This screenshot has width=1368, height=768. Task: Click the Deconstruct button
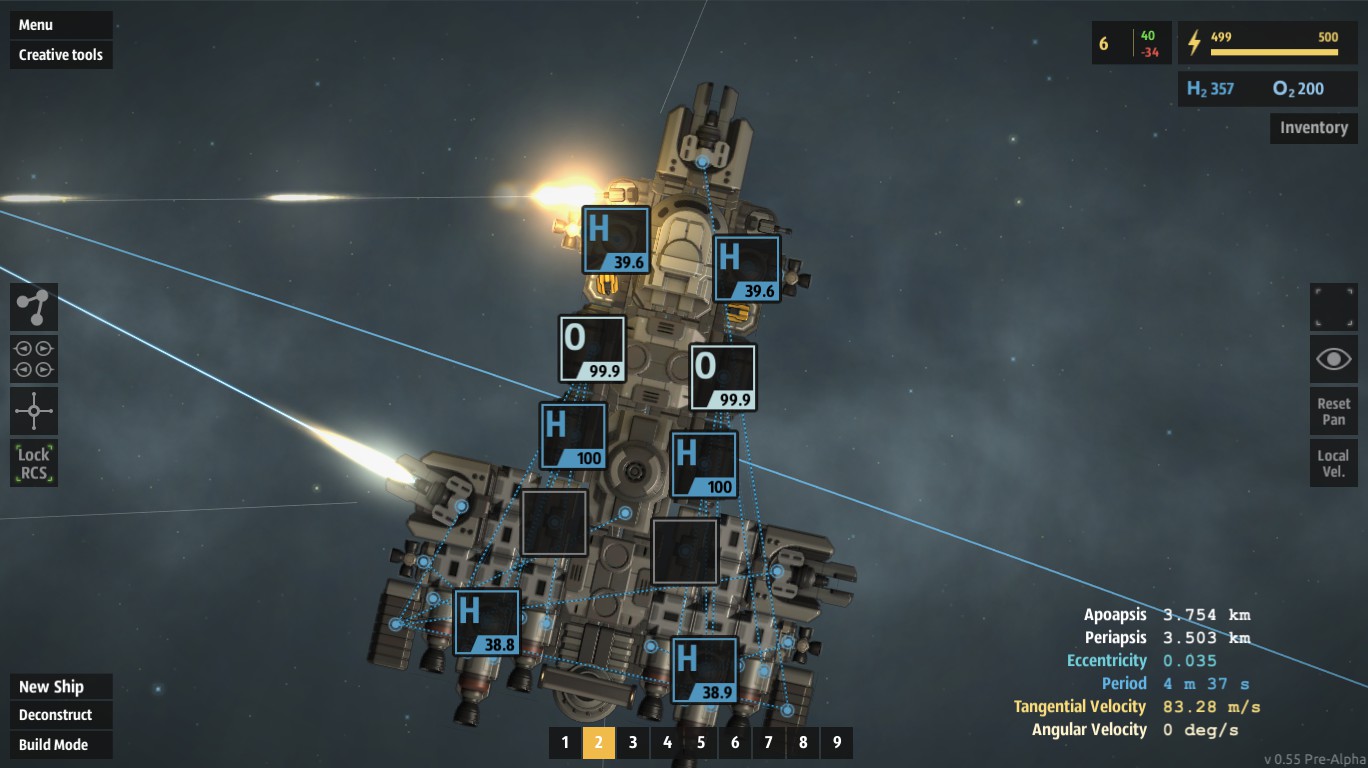tap(54, 715)
